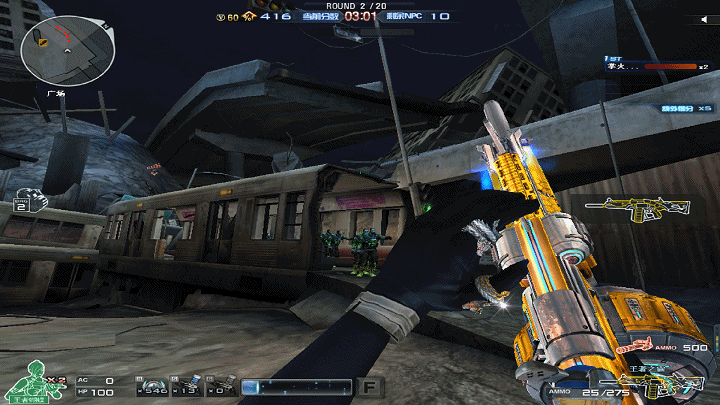Click the 1st-place player entry

coord(655,65)
